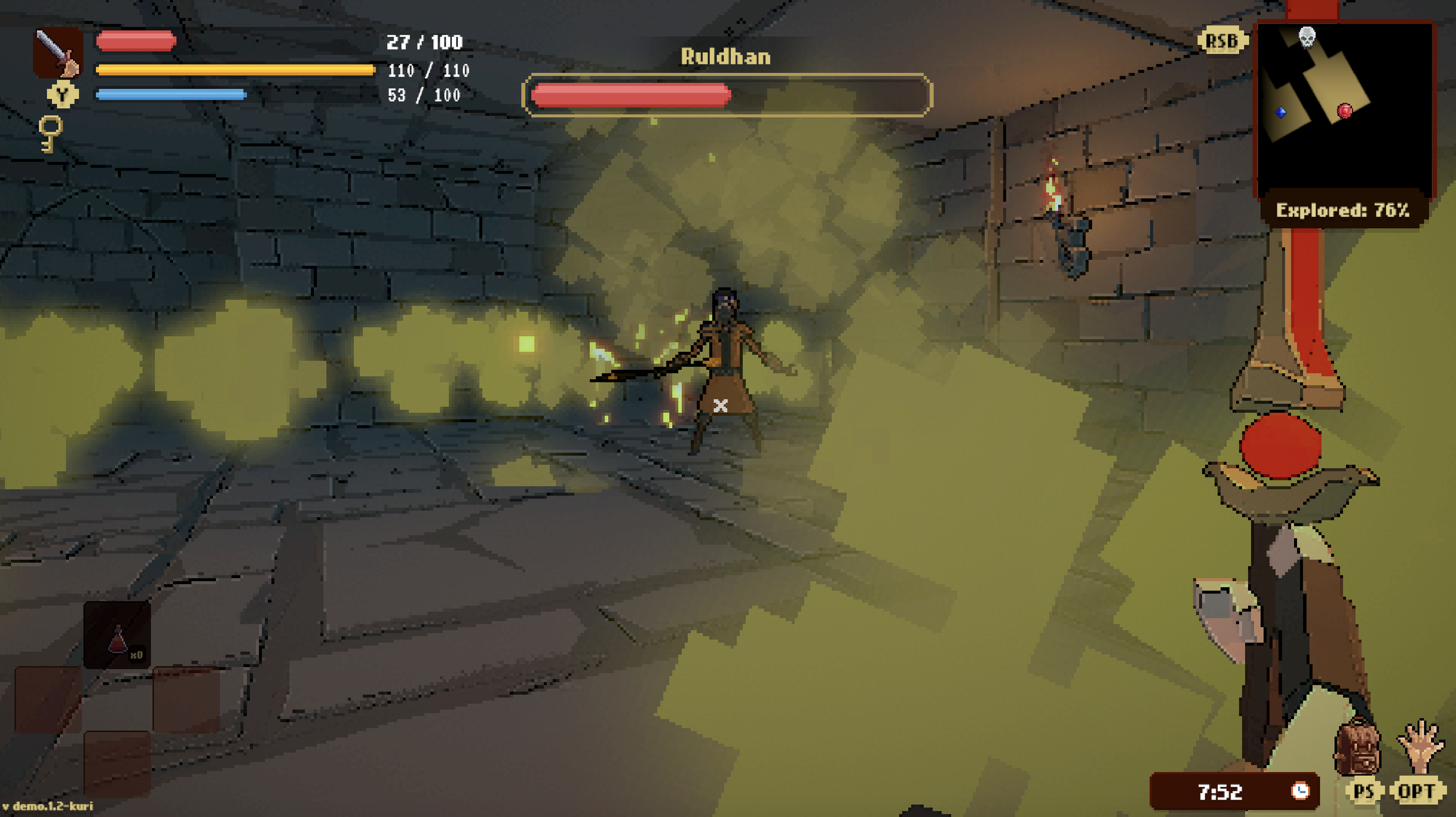Open the minimap in the corner
Screen dimensions: 1456x817
(x=1344, y=111)
